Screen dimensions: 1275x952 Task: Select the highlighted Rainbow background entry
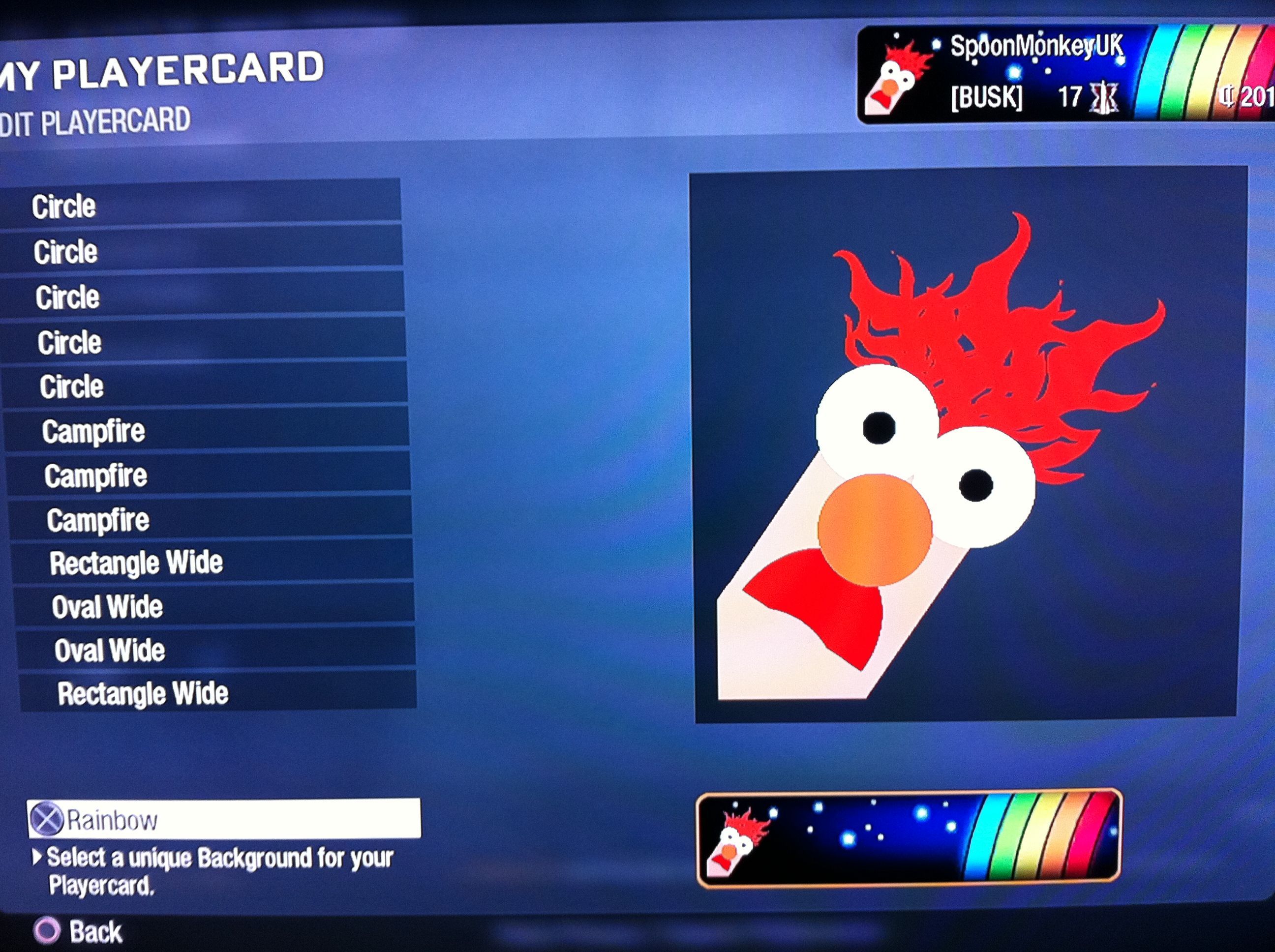224,819
